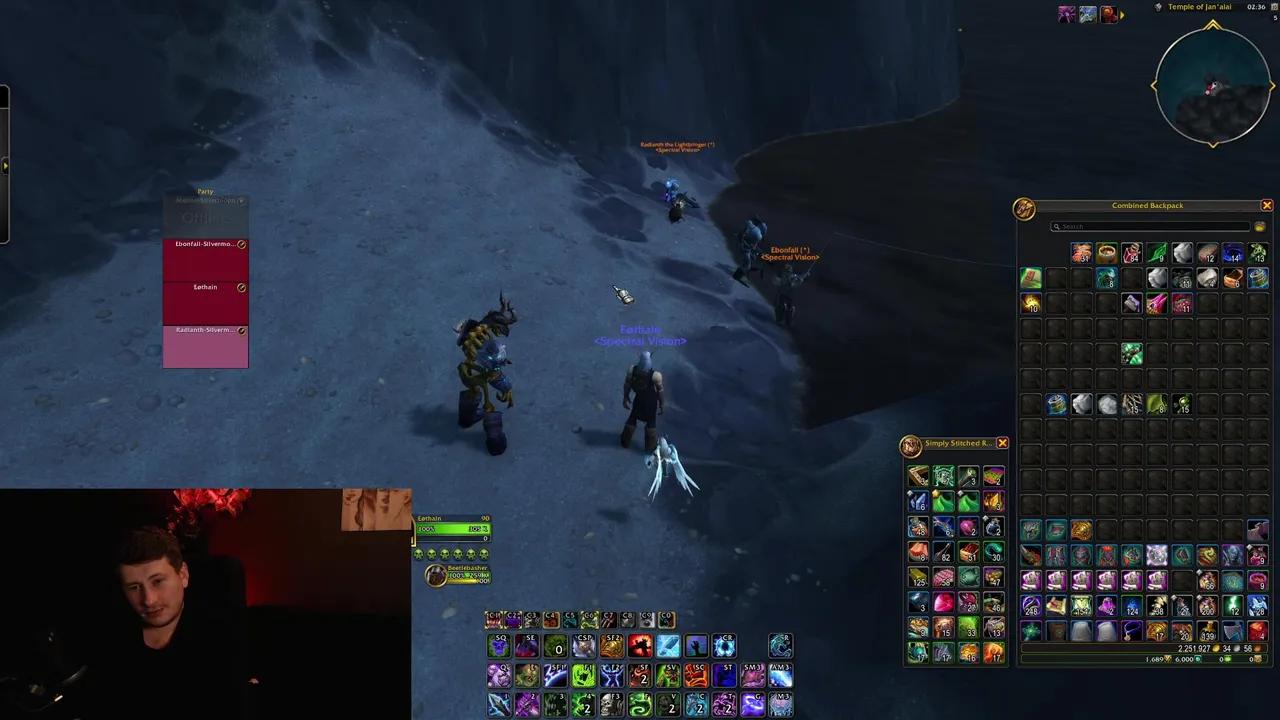The height and width of the screenshot is (720, 1280).
Task: Click the CR ability icon on the action bar
Action: click(x=722, y=644)
